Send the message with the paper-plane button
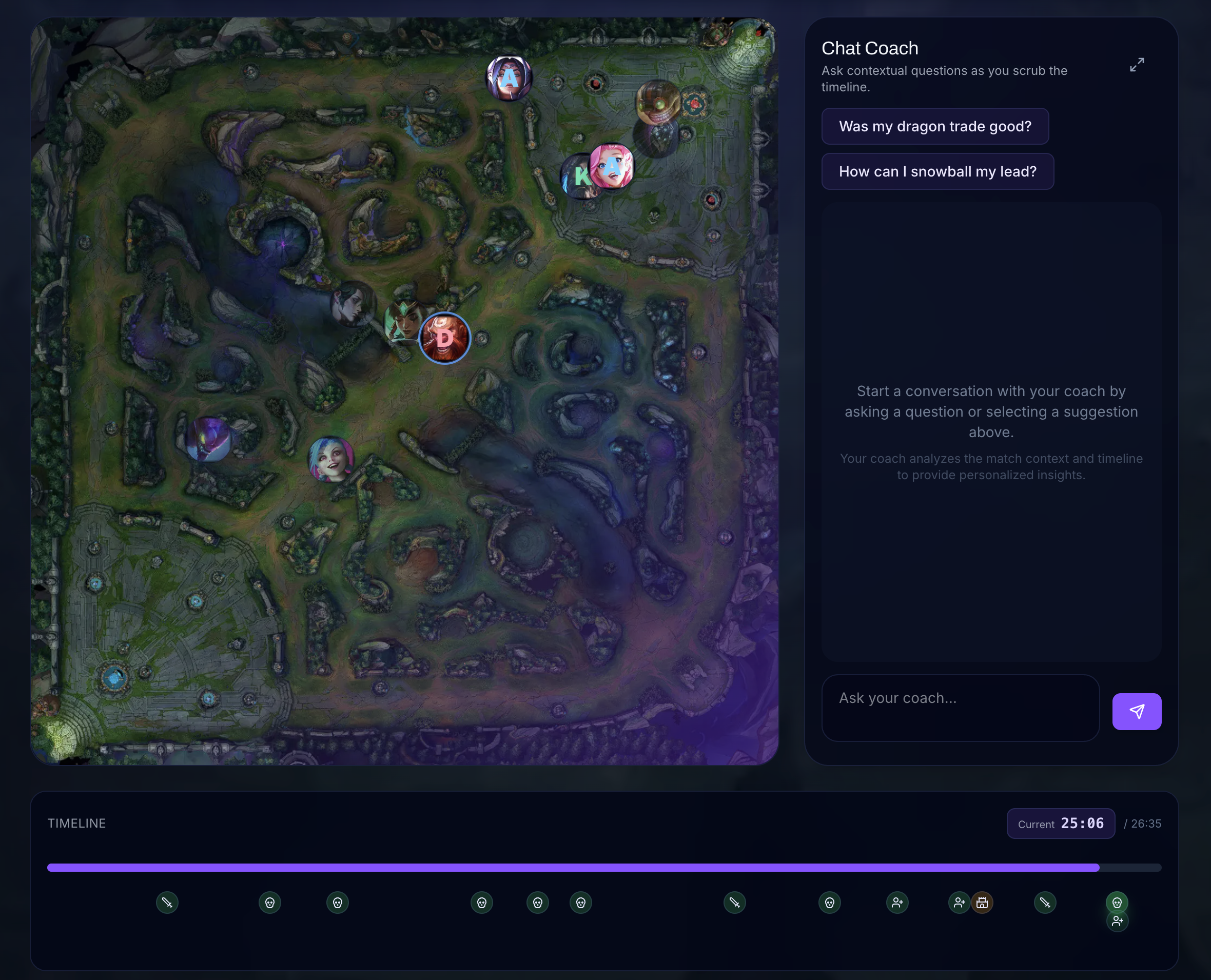 1136,711
